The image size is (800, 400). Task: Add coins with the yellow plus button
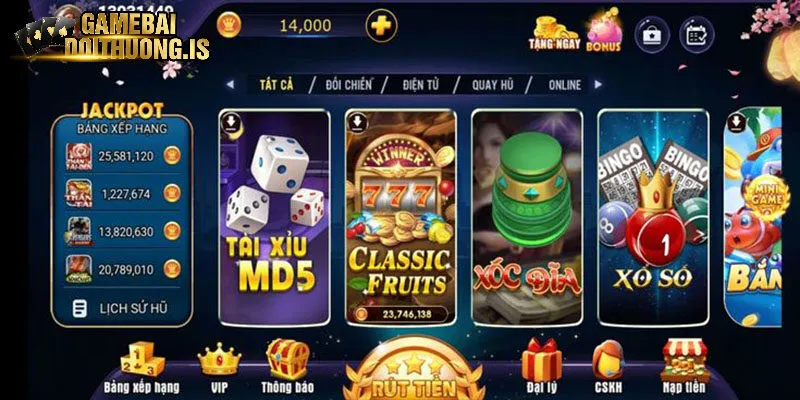point(380,26)
